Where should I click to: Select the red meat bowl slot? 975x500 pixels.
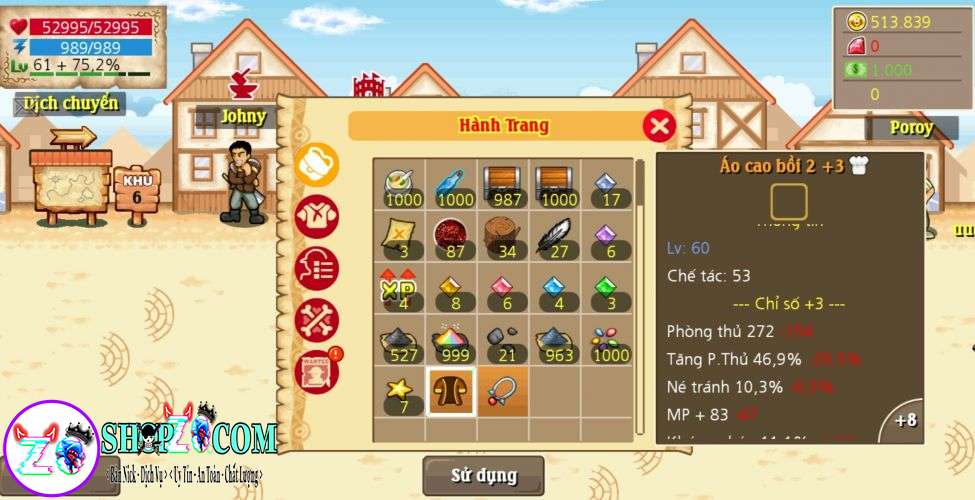pyautogui.click(x=451, y=236)
